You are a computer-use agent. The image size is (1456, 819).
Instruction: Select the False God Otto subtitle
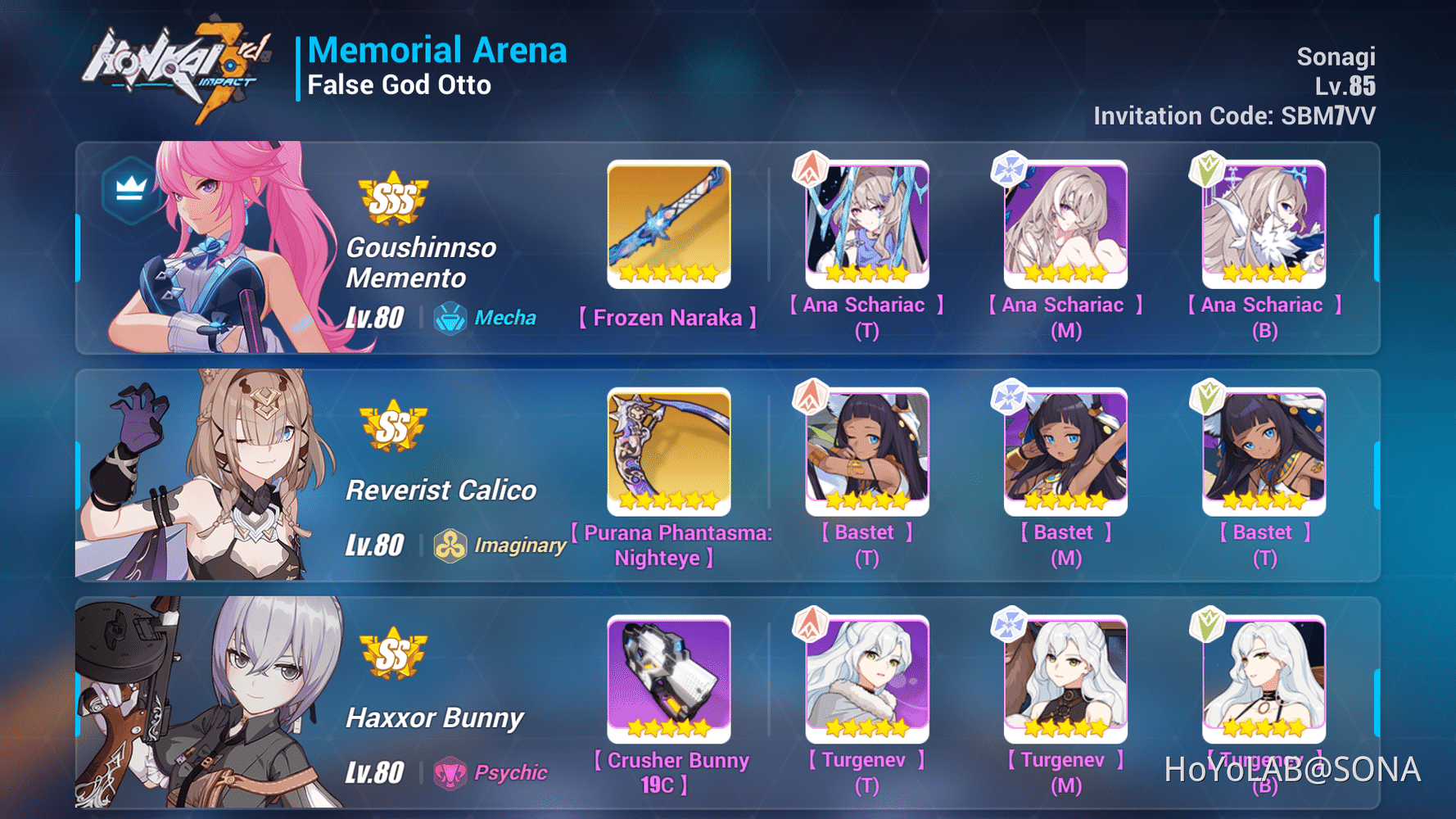click(x=399, y=84)
